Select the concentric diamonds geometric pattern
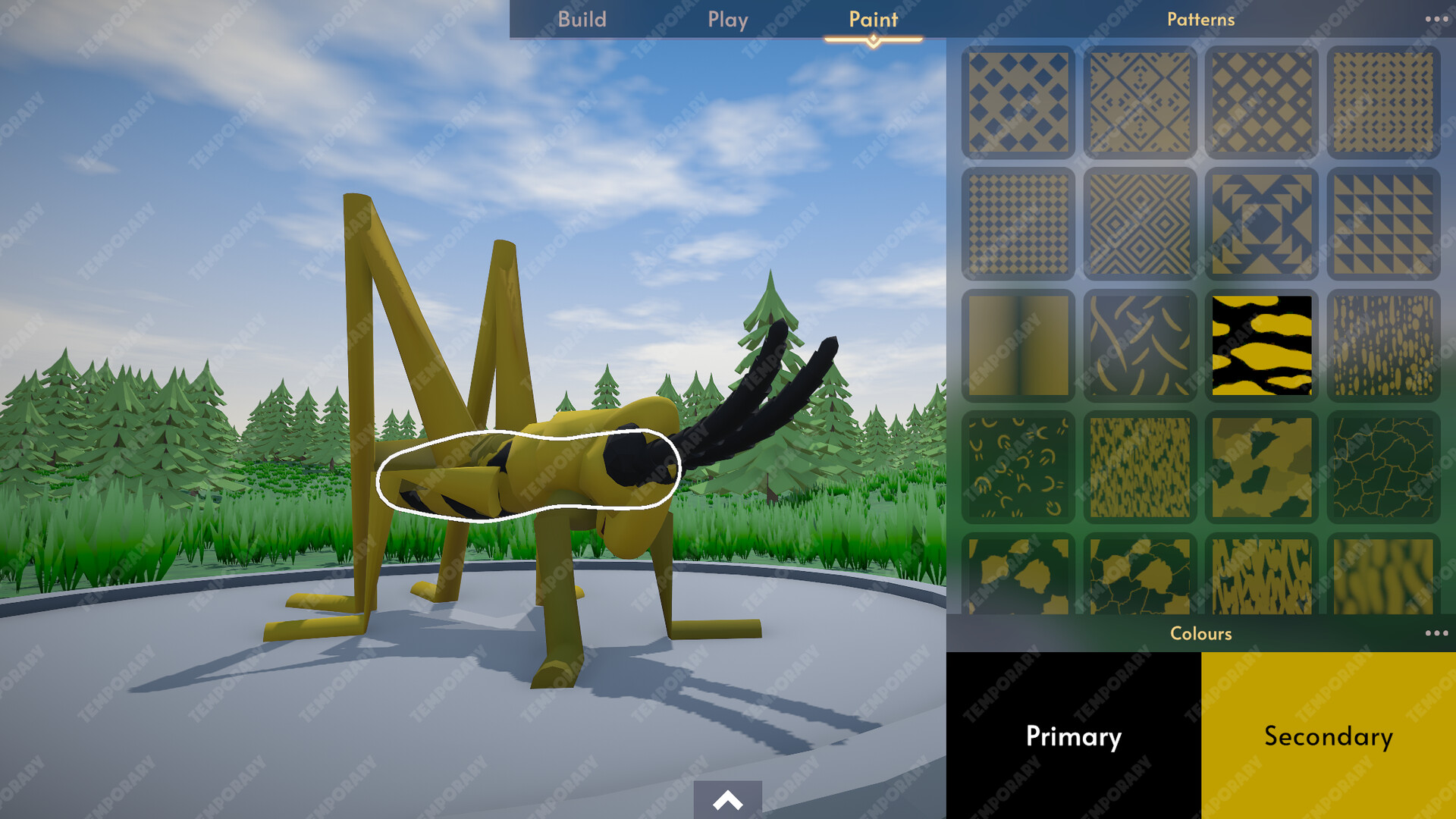Viewport: 1456px width, 819px height. [1140, 223]
